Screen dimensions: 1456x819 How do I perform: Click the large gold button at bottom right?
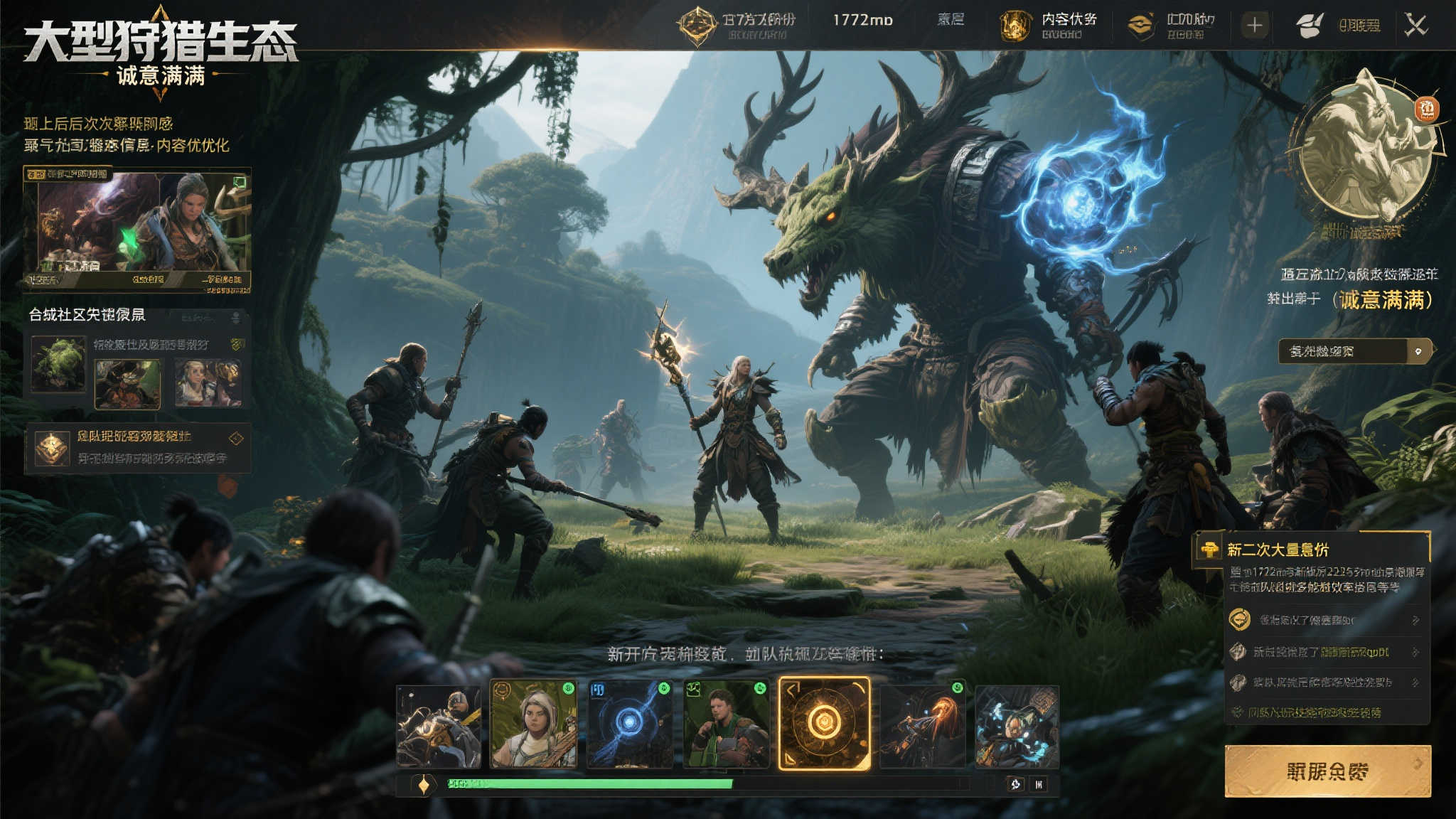coord(1327,771)
